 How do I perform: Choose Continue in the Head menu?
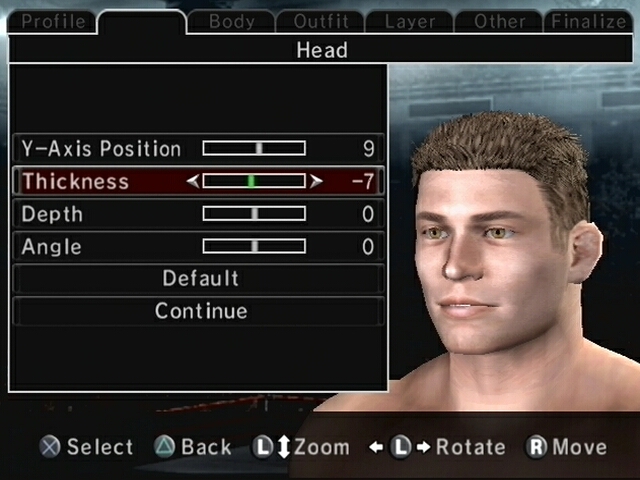(x=200, y=311)
